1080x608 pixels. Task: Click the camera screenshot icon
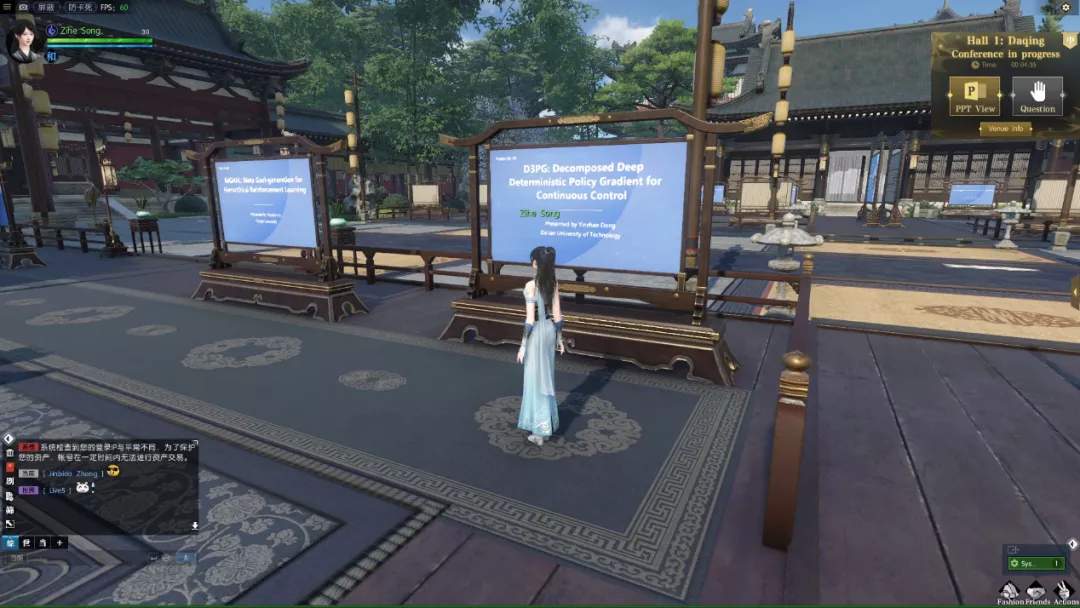tap(23, 7)
